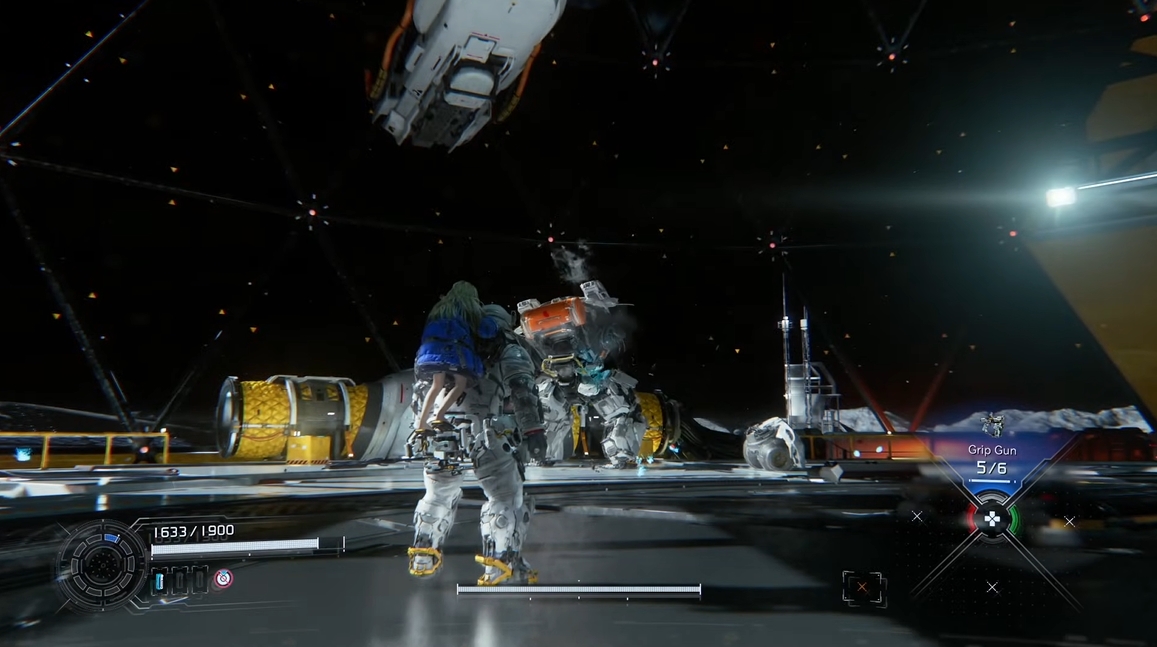Click the bracketed orange X scan icon
This screenshot has height=647, width=1157.
(x=863, y=588)
